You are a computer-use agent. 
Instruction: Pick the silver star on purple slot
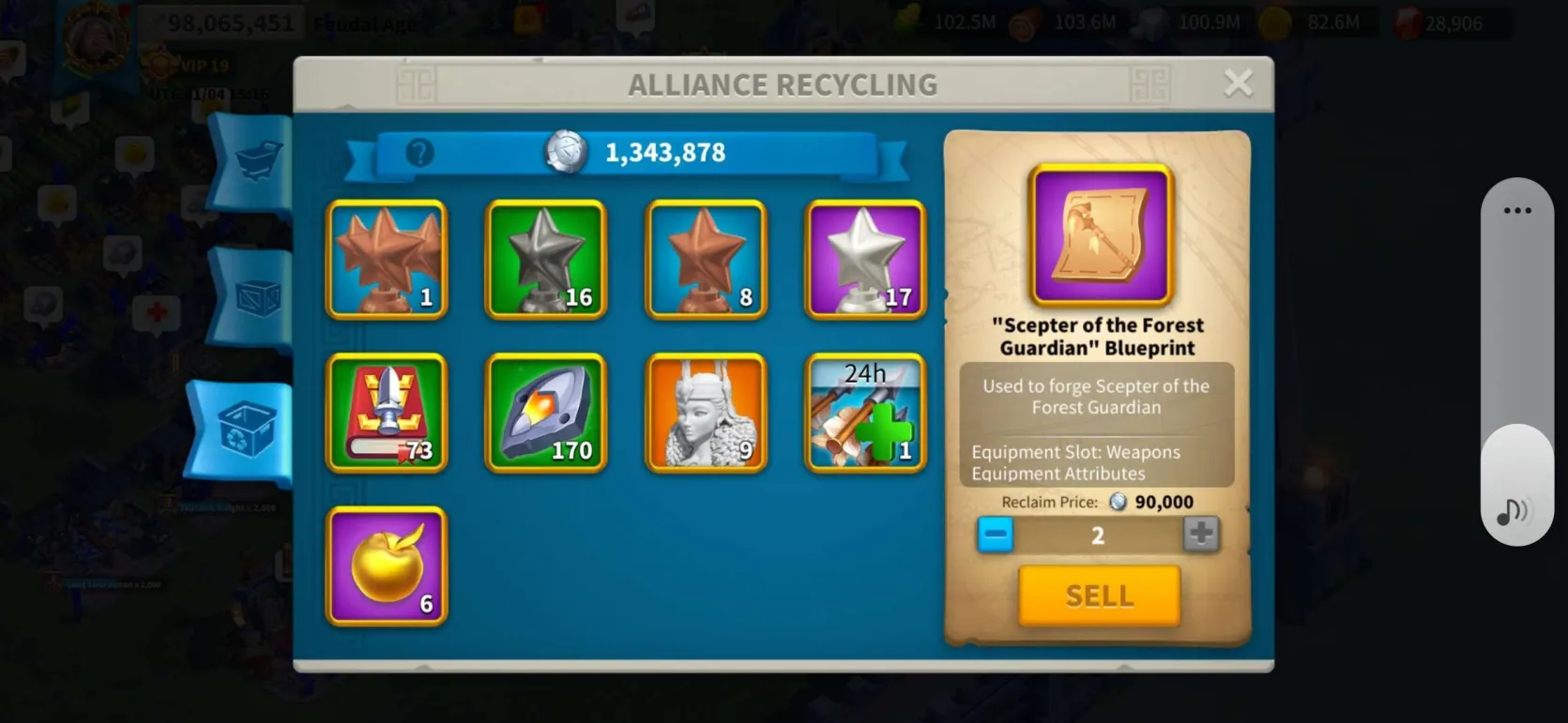pyautogui.click(x=865, y=260)
